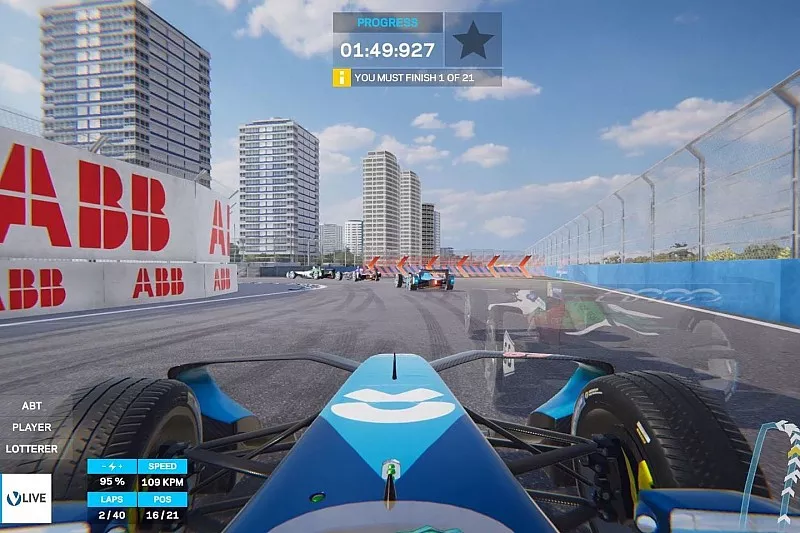The width and height of the screenshot is (800, 533).
Task: Choose ABT in the driver standings list
Action: click(x=32, y=406)
